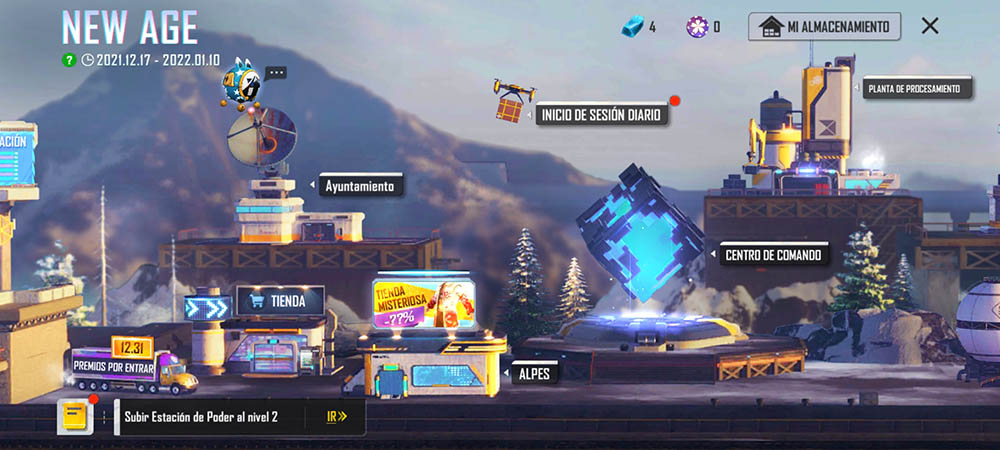Enter the Tienda shop

pyautogui.click(x=280, y=300)
